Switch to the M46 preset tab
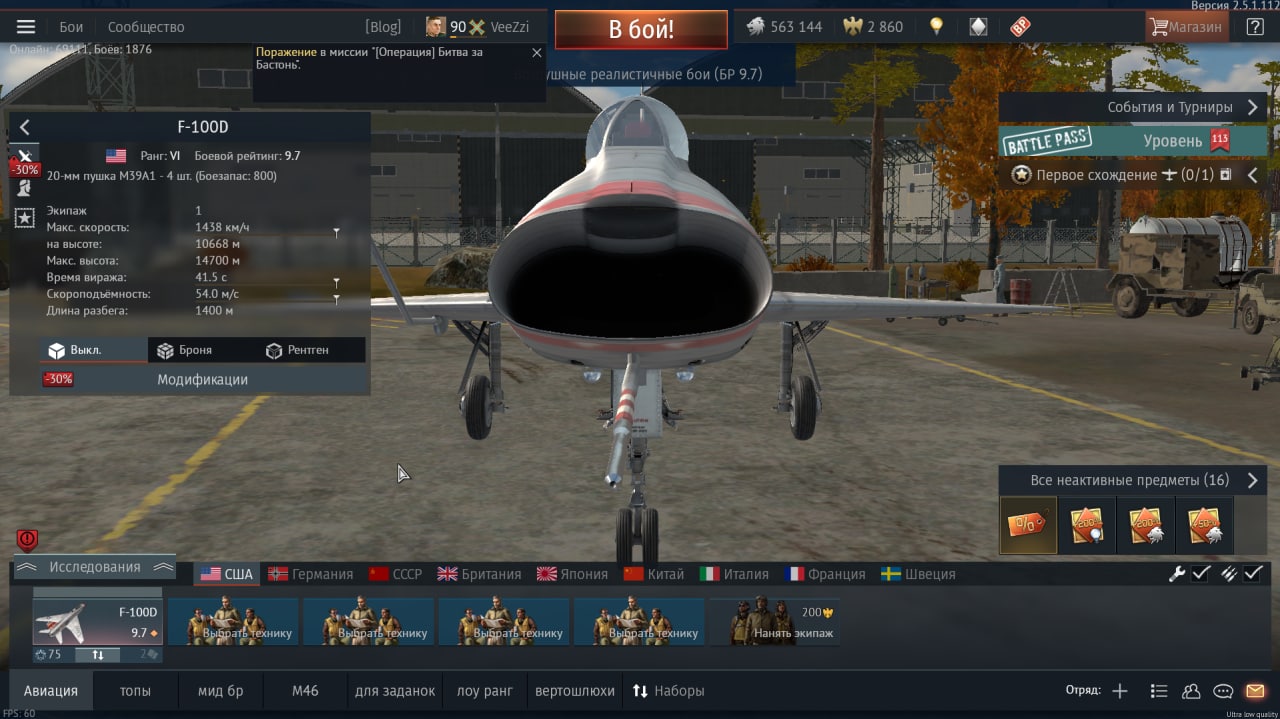Image resolution: width=1280 pixels, height=719 pixels. pyautogui.click(x=305, y=691)
